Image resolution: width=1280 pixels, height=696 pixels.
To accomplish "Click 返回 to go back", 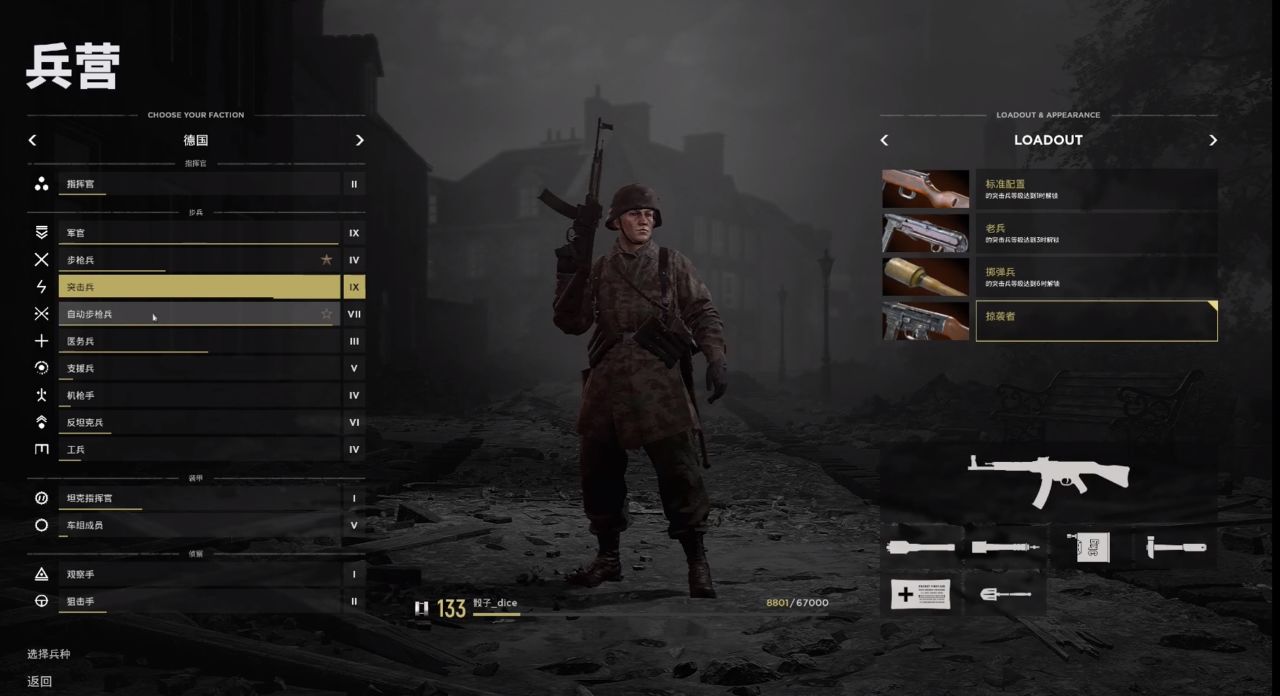I will (x=40, y=681).
